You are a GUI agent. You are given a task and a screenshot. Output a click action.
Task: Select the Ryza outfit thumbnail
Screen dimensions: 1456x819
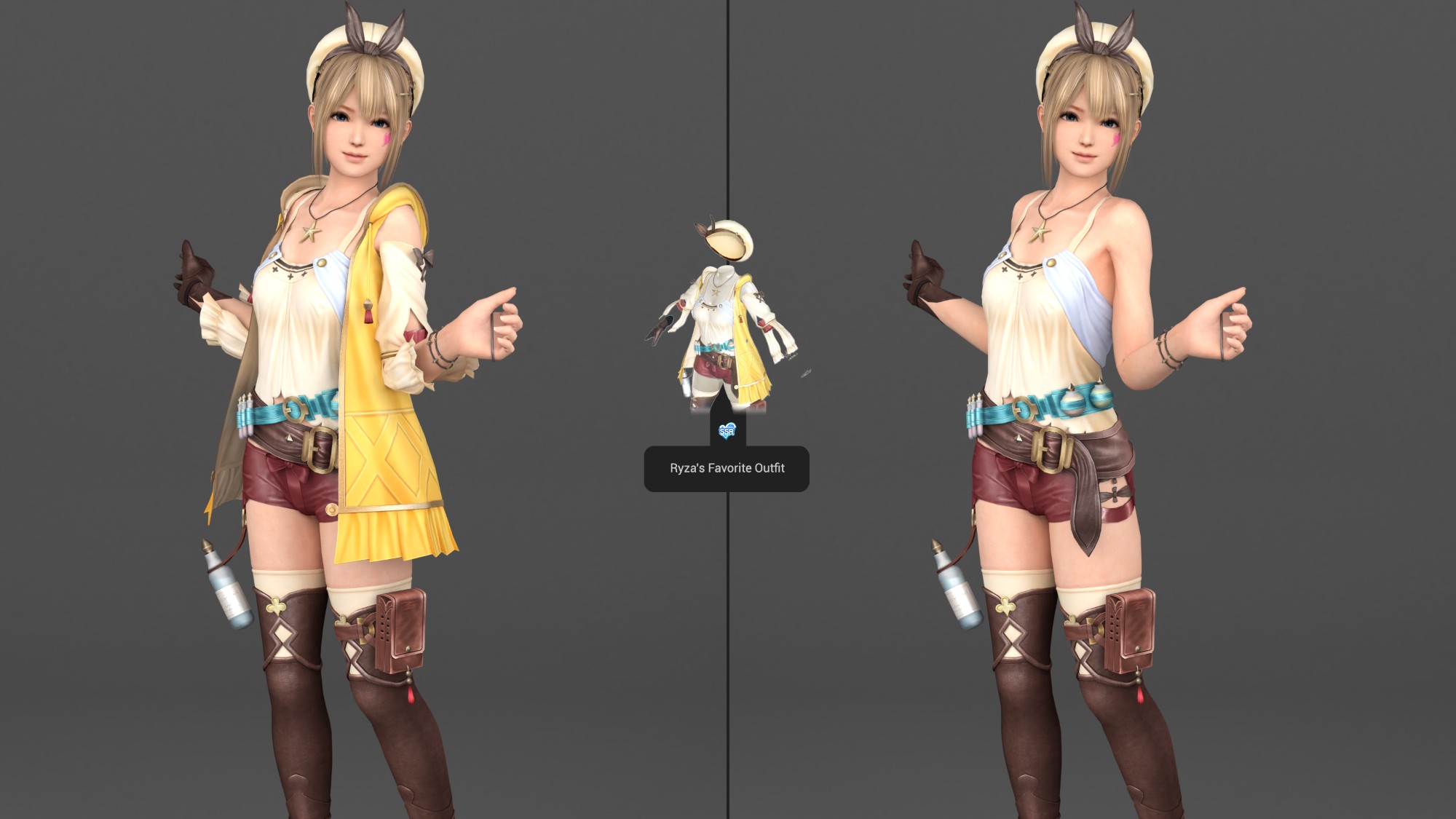coord(727,320)
